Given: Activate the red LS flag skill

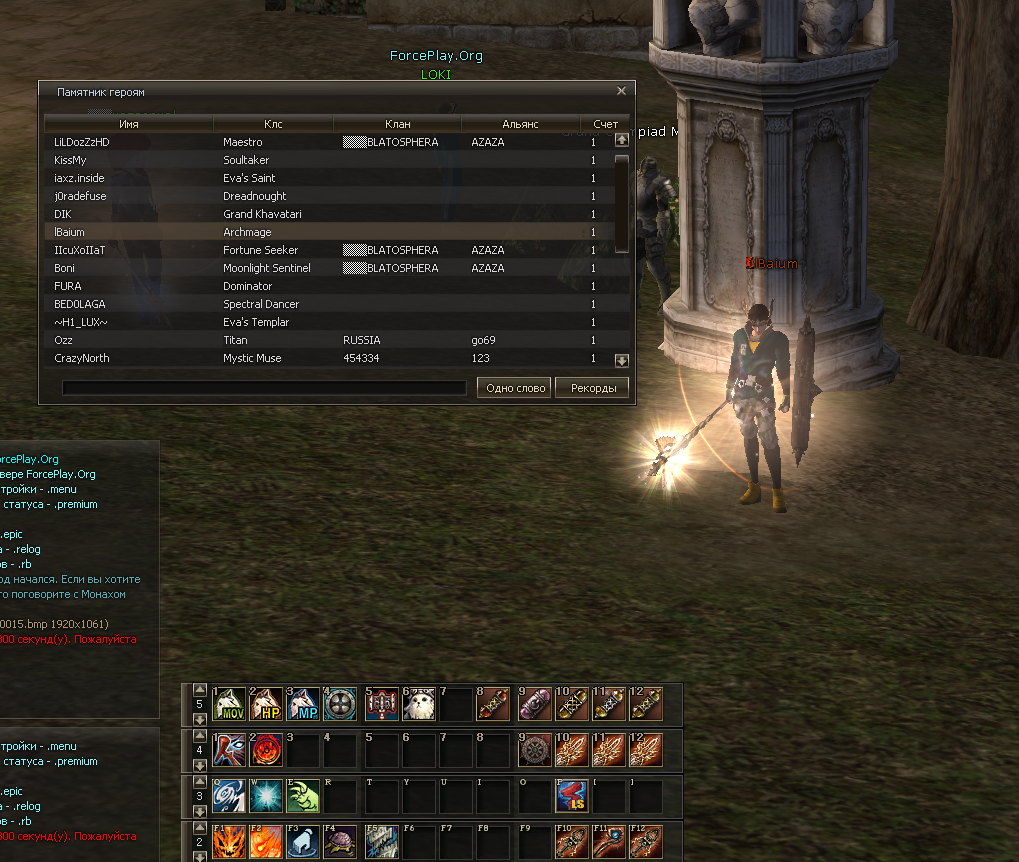Looking at the screenshot, I should click(571, 797).
